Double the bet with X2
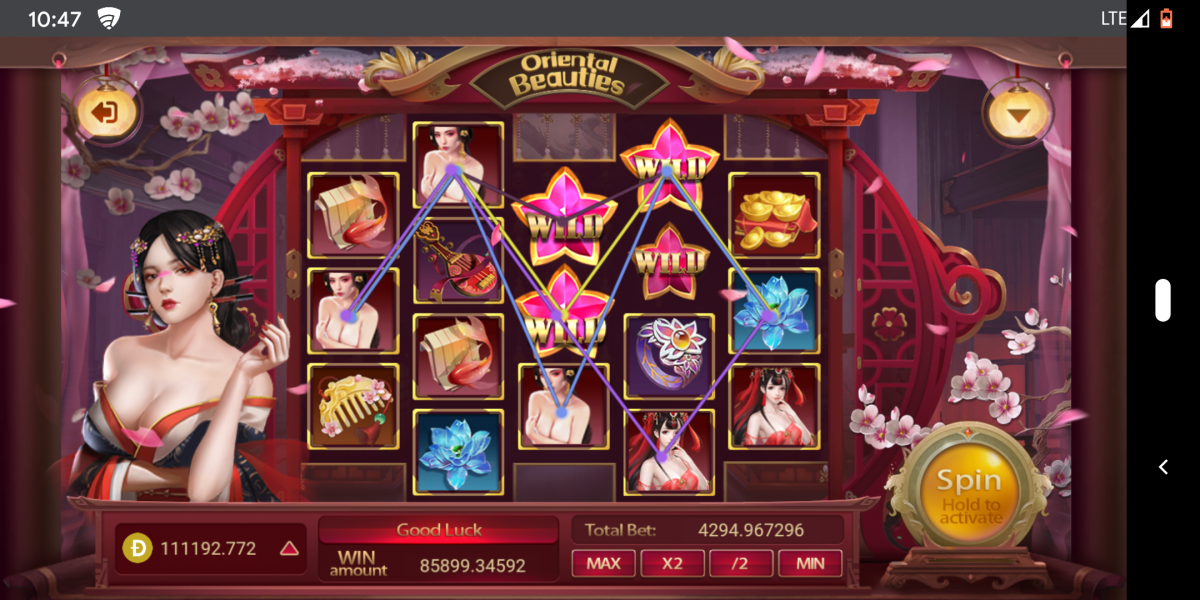 (672, 563)
